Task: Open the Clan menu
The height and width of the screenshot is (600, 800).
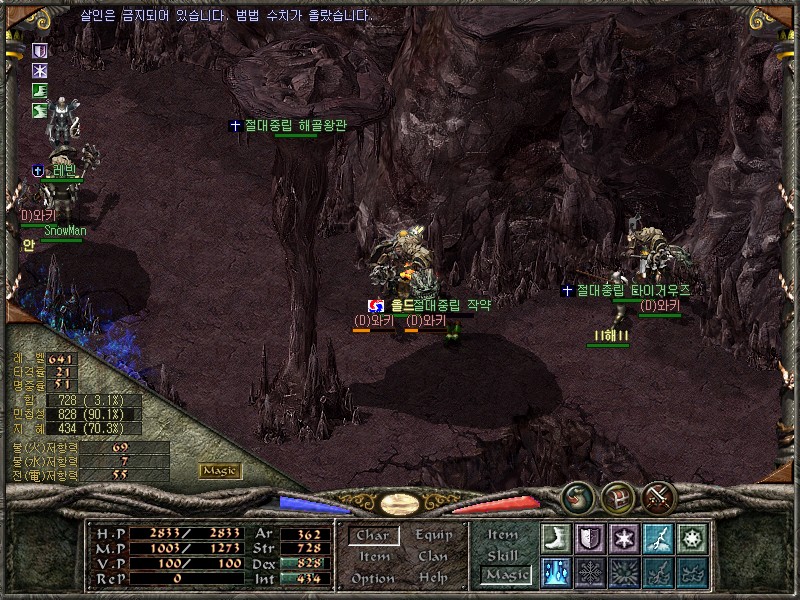Action: [x=433, y=557]
